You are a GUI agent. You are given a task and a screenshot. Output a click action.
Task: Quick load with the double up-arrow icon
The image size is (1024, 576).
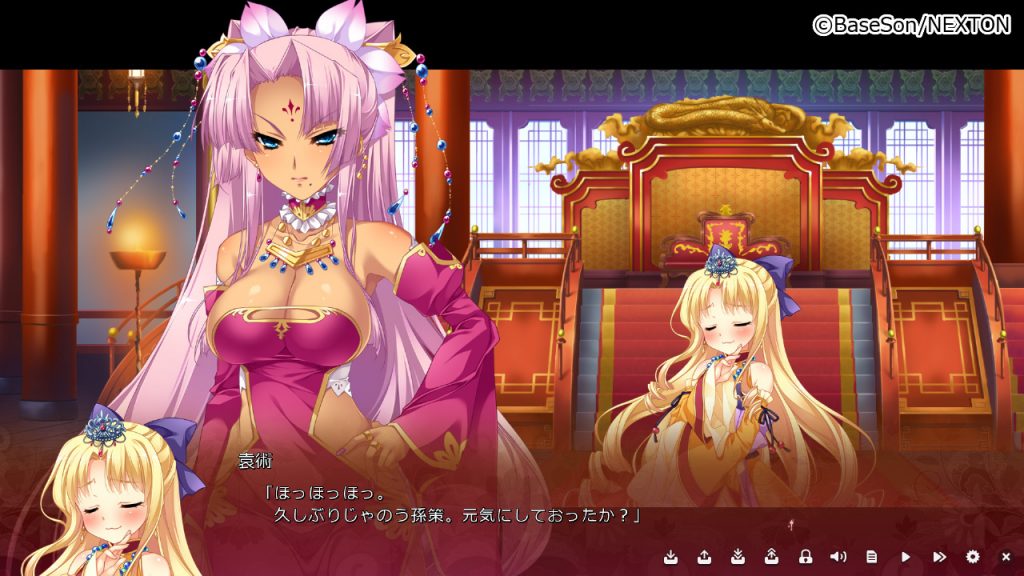click(771, 556)
